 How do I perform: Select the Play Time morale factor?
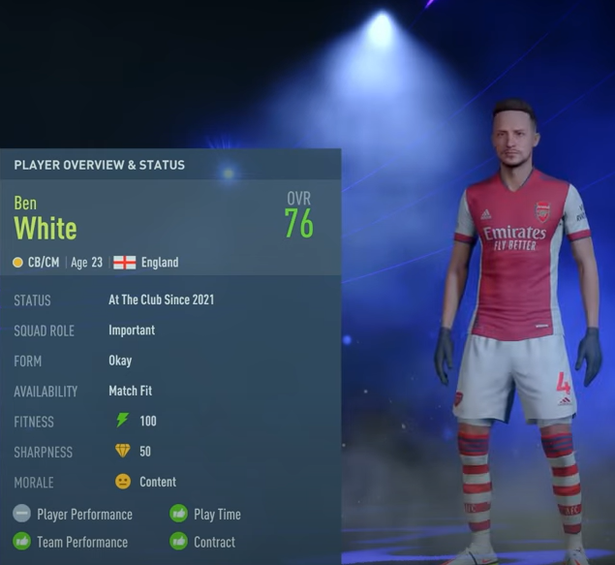click(216, 514)
